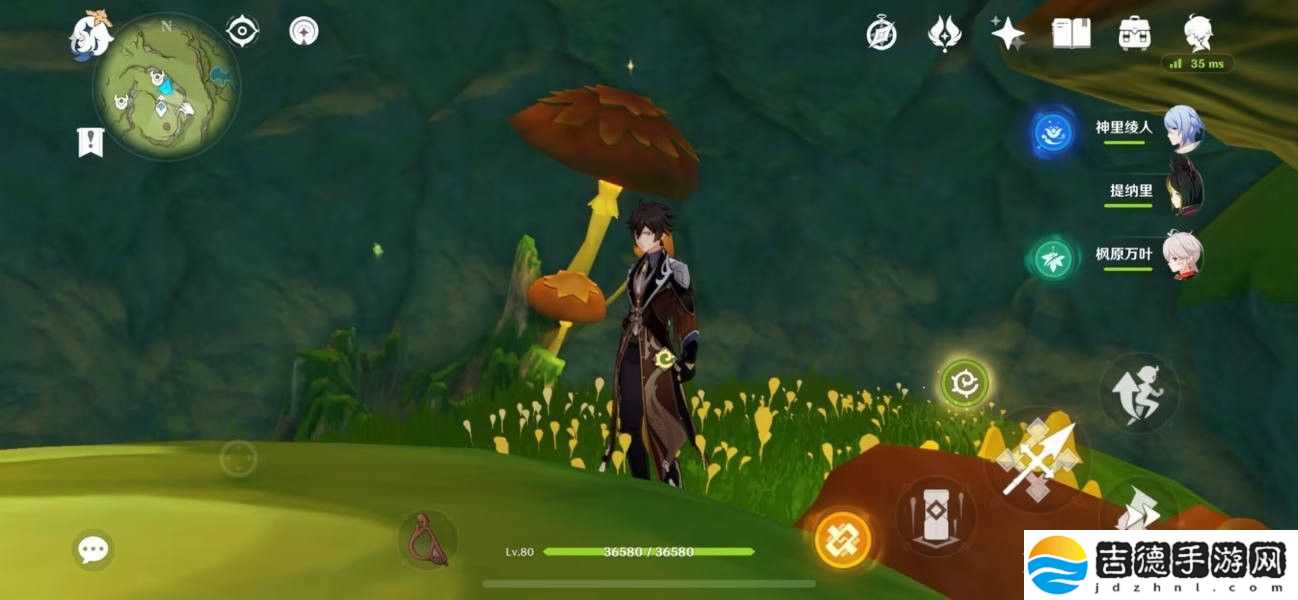
Task: Open the inventory backpack
Action: 1133,34
